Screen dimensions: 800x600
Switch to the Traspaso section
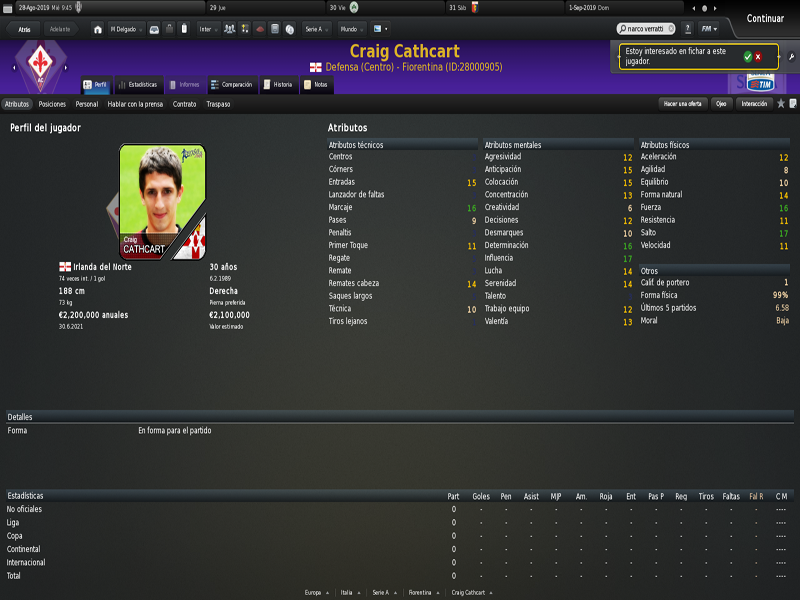pos(218,103)
